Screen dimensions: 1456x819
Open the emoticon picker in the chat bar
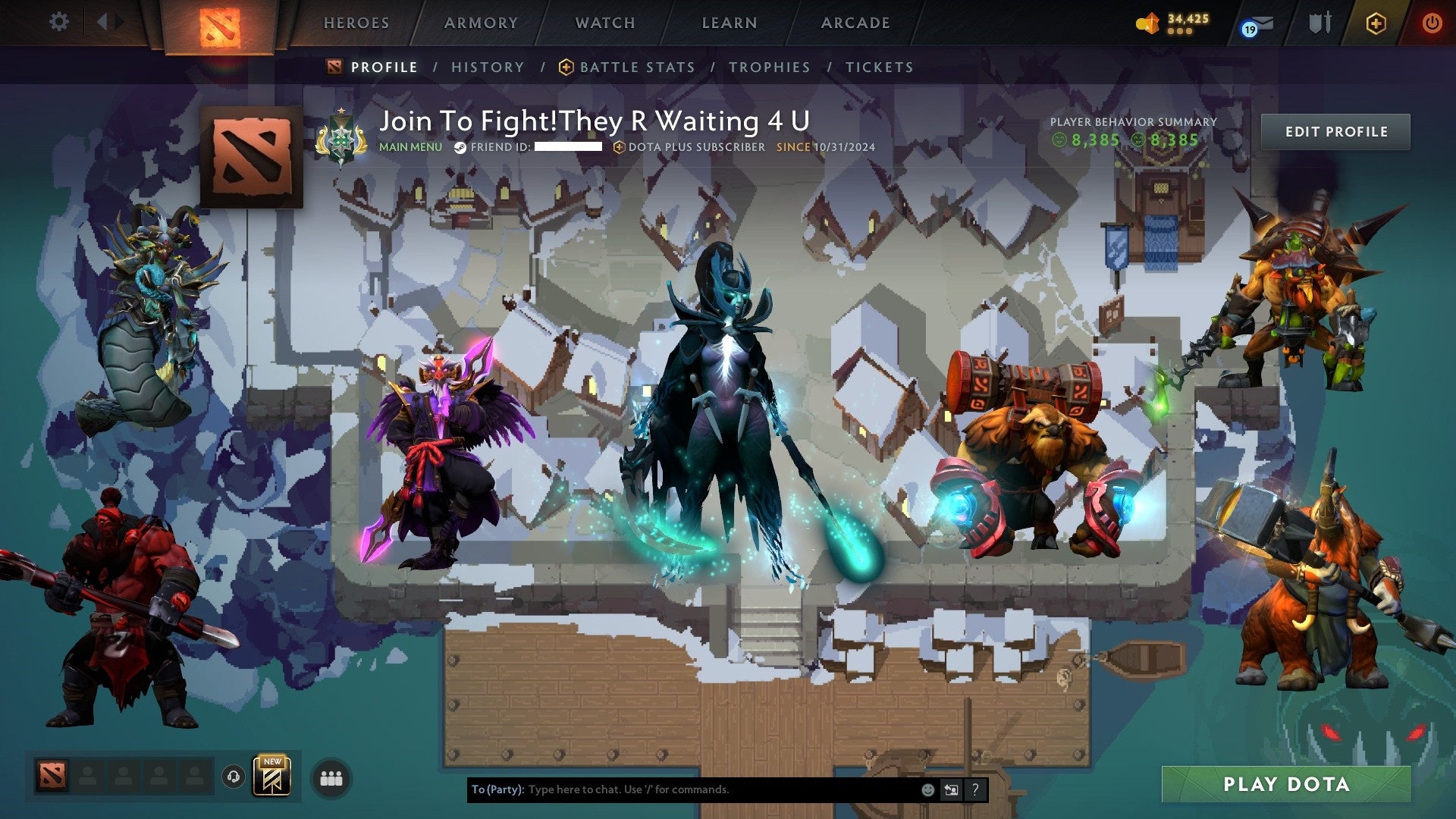pyautogui.click(x=927, y=789)
